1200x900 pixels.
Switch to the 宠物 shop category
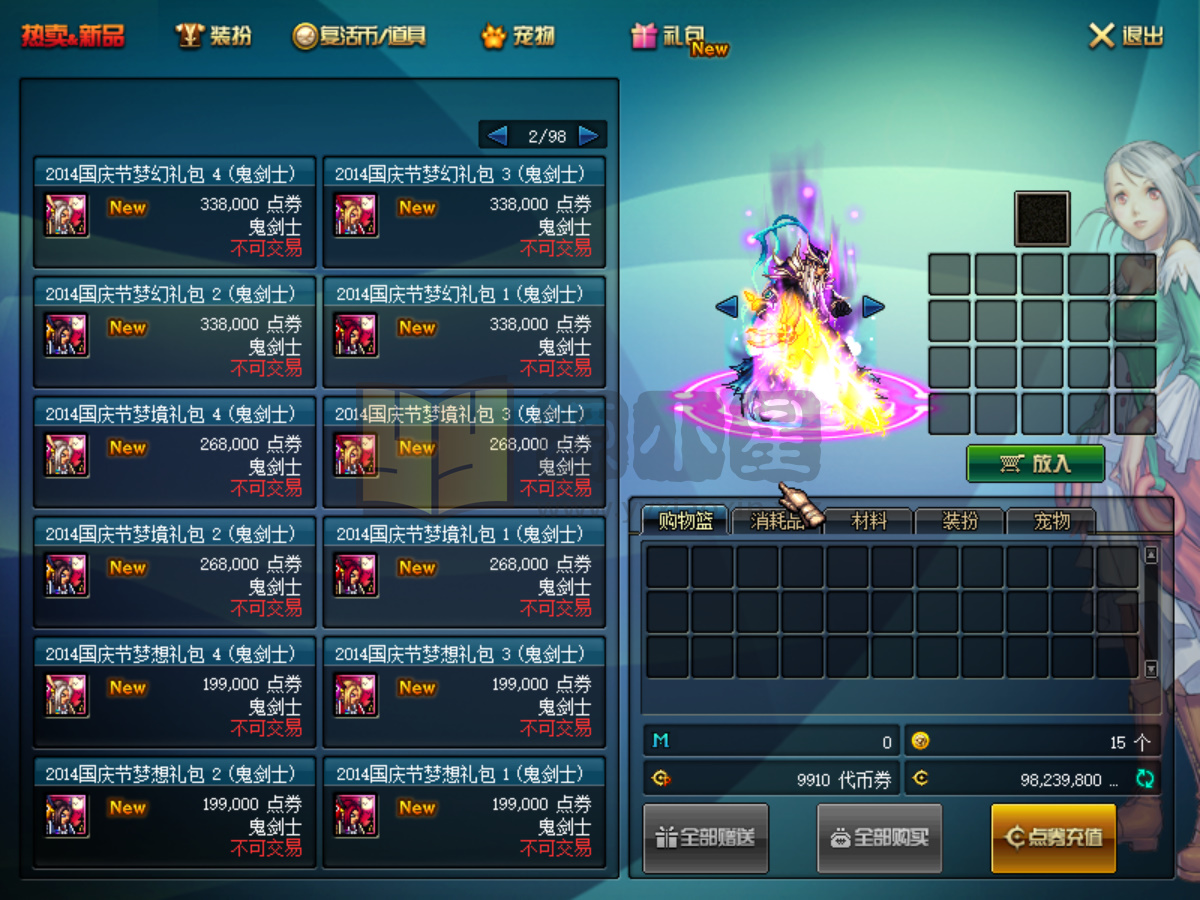pyautogui.click(x=518, y=37)
